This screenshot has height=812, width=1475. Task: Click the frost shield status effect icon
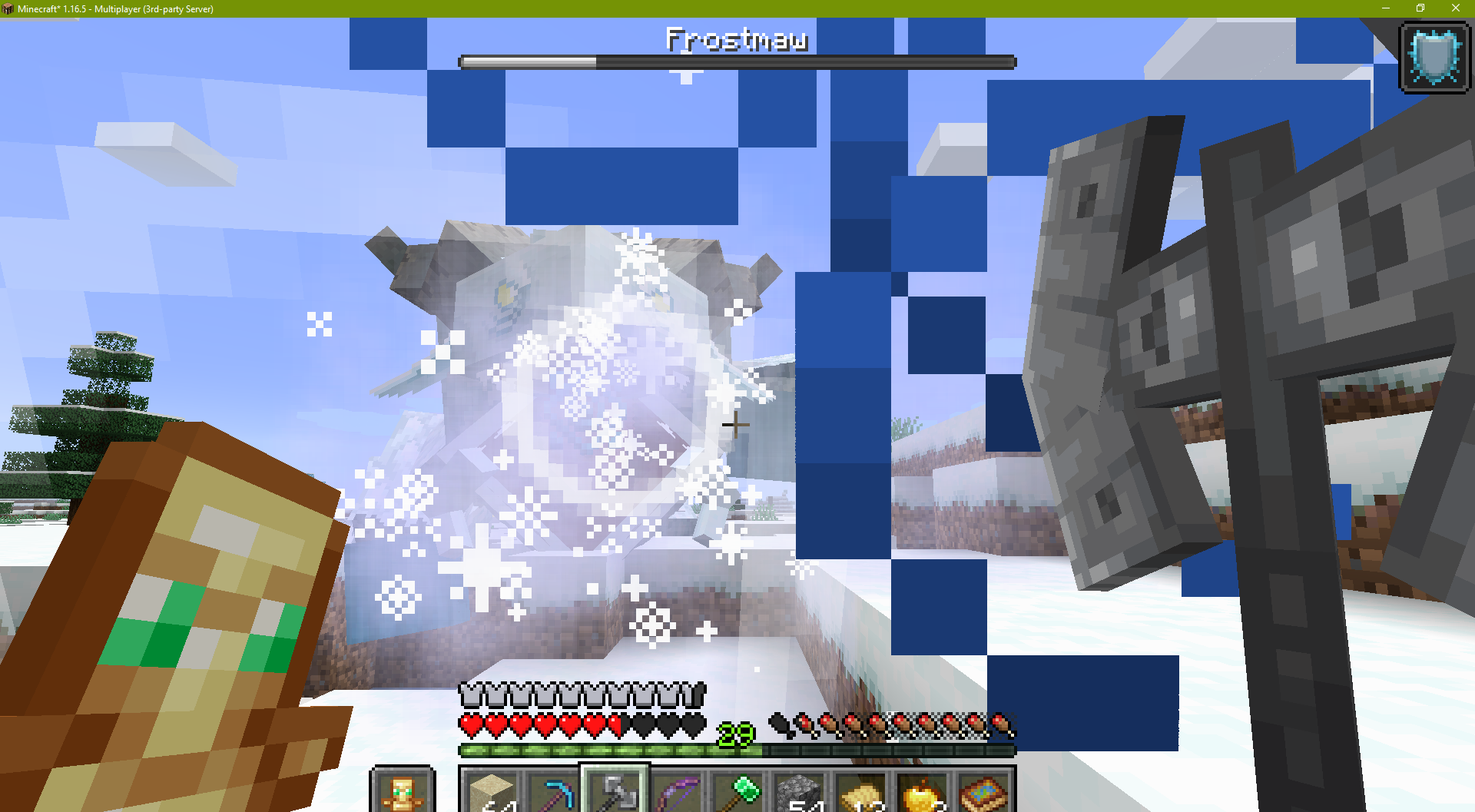click(1434, 57)
